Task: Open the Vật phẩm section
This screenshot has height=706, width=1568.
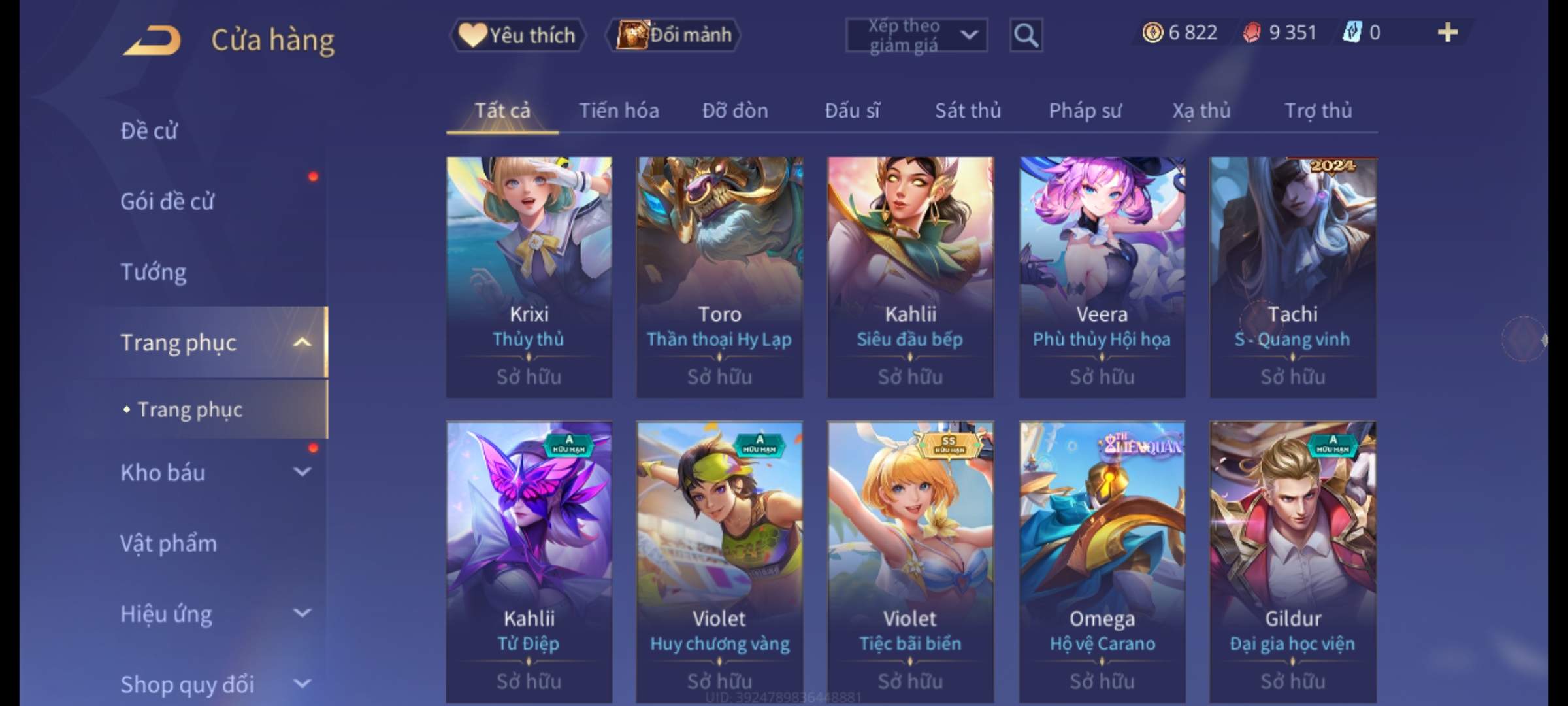Action: coord(169,543)
